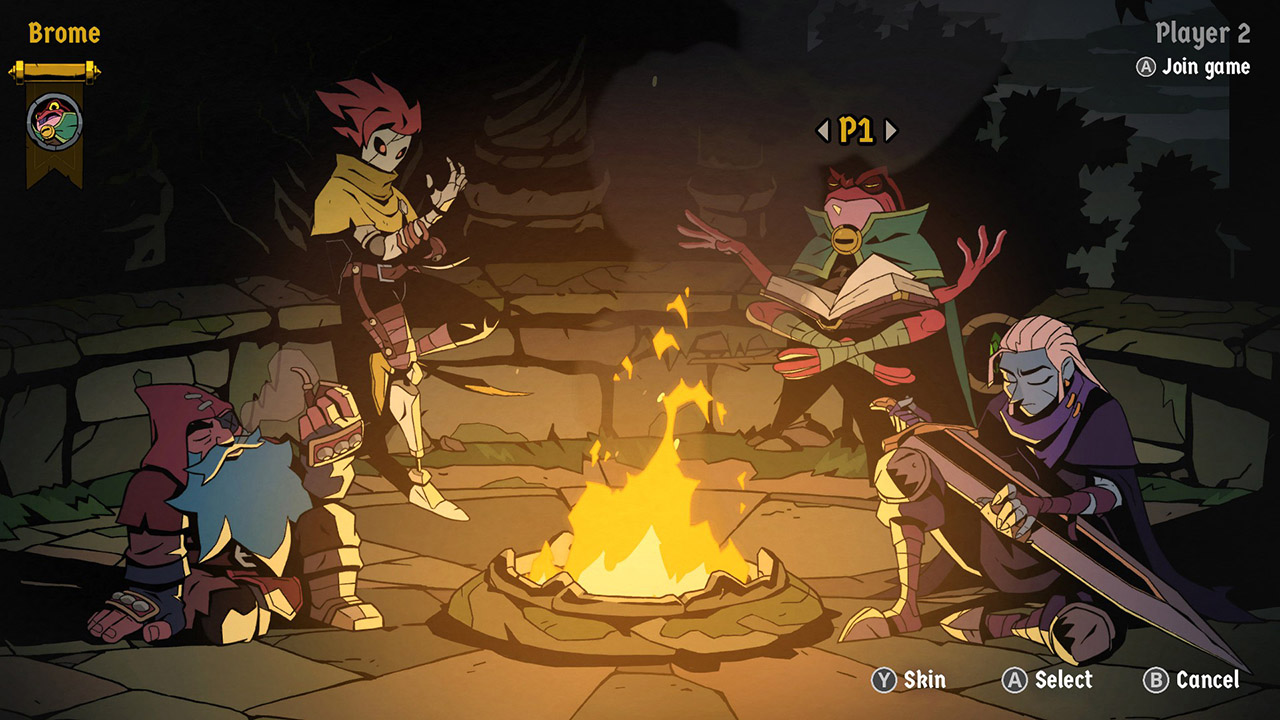Click the A icon next to Join game
1280x720 pixels.
pos(1147,68)
